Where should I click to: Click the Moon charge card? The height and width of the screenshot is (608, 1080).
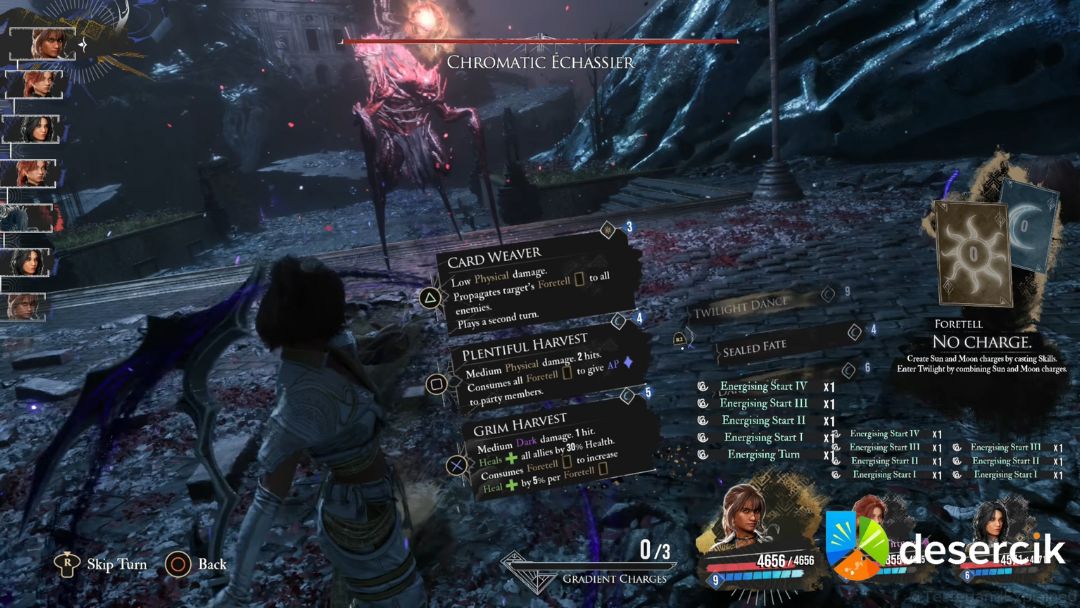point(1032,226)
